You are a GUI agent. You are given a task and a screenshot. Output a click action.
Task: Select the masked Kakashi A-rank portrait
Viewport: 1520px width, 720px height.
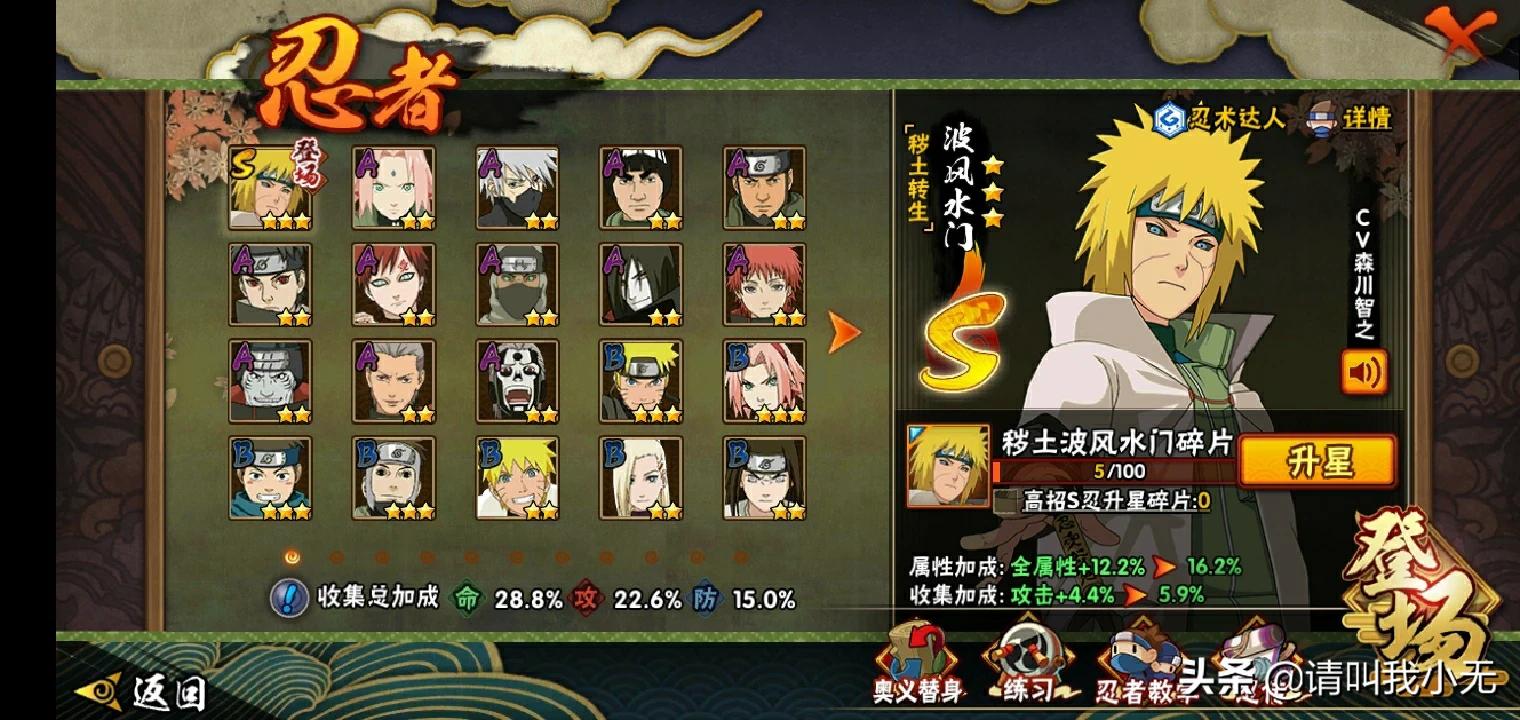(517, 189)
